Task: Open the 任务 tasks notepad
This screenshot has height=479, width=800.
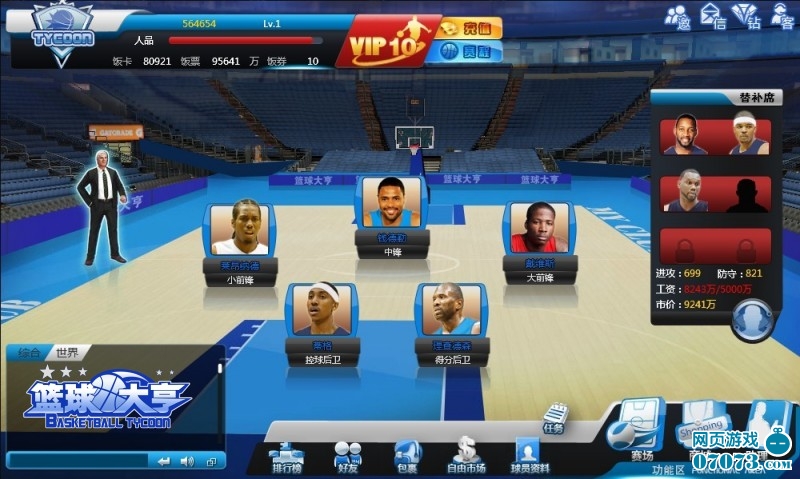Action: click(555, 418)
